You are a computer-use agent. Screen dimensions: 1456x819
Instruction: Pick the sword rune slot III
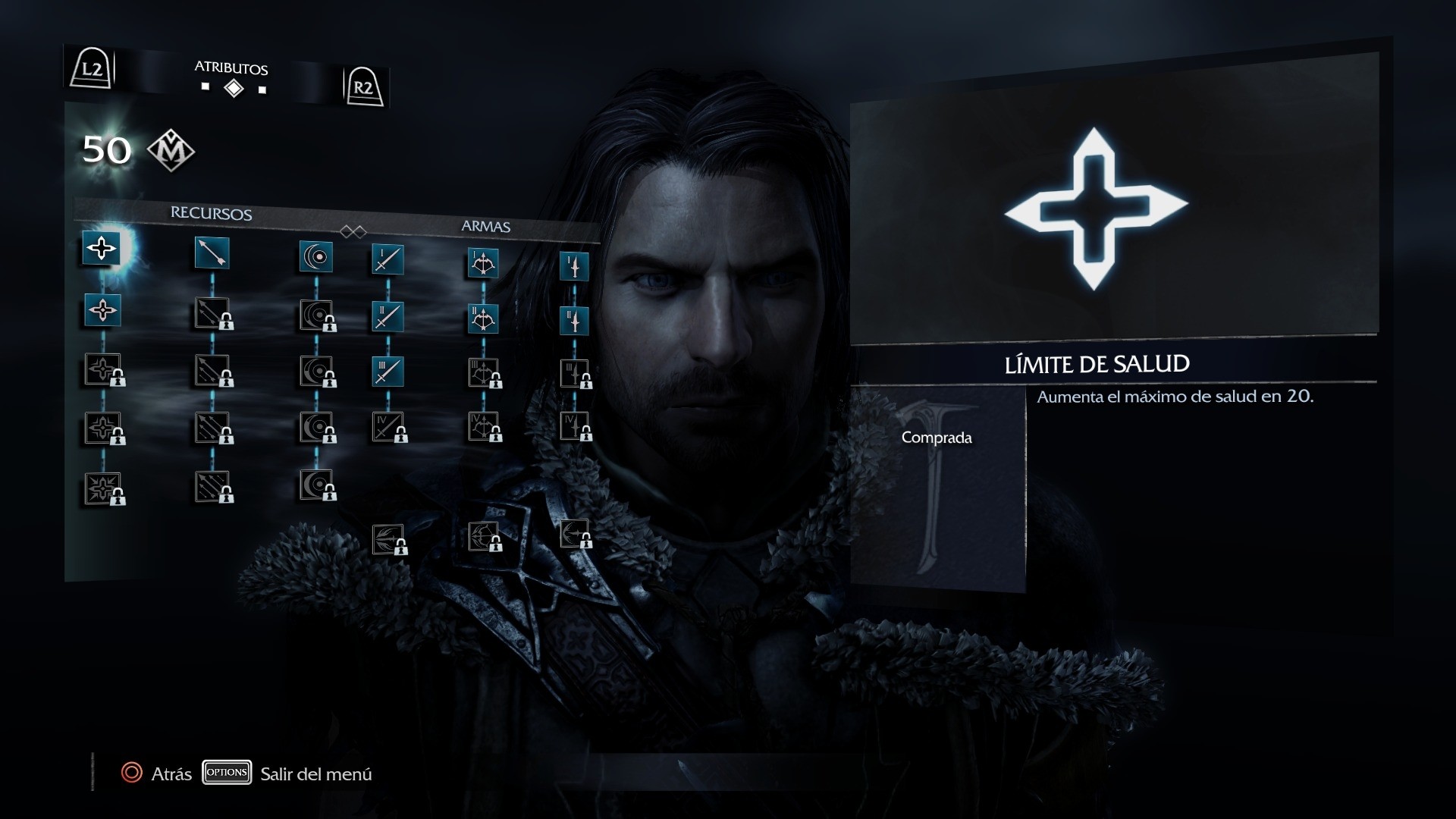388,372
